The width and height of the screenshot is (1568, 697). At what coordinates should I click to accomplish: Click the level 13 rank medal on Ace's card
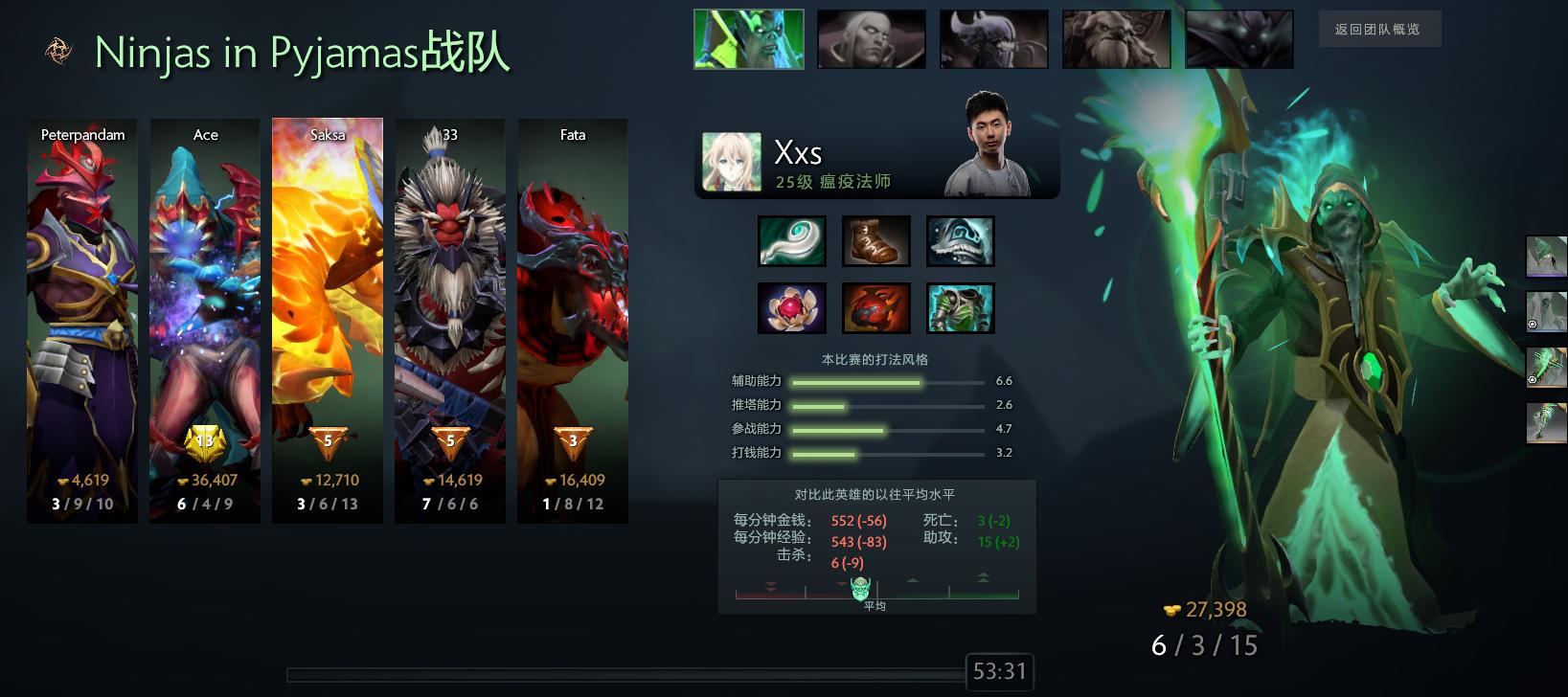click(x=205, y=439)
